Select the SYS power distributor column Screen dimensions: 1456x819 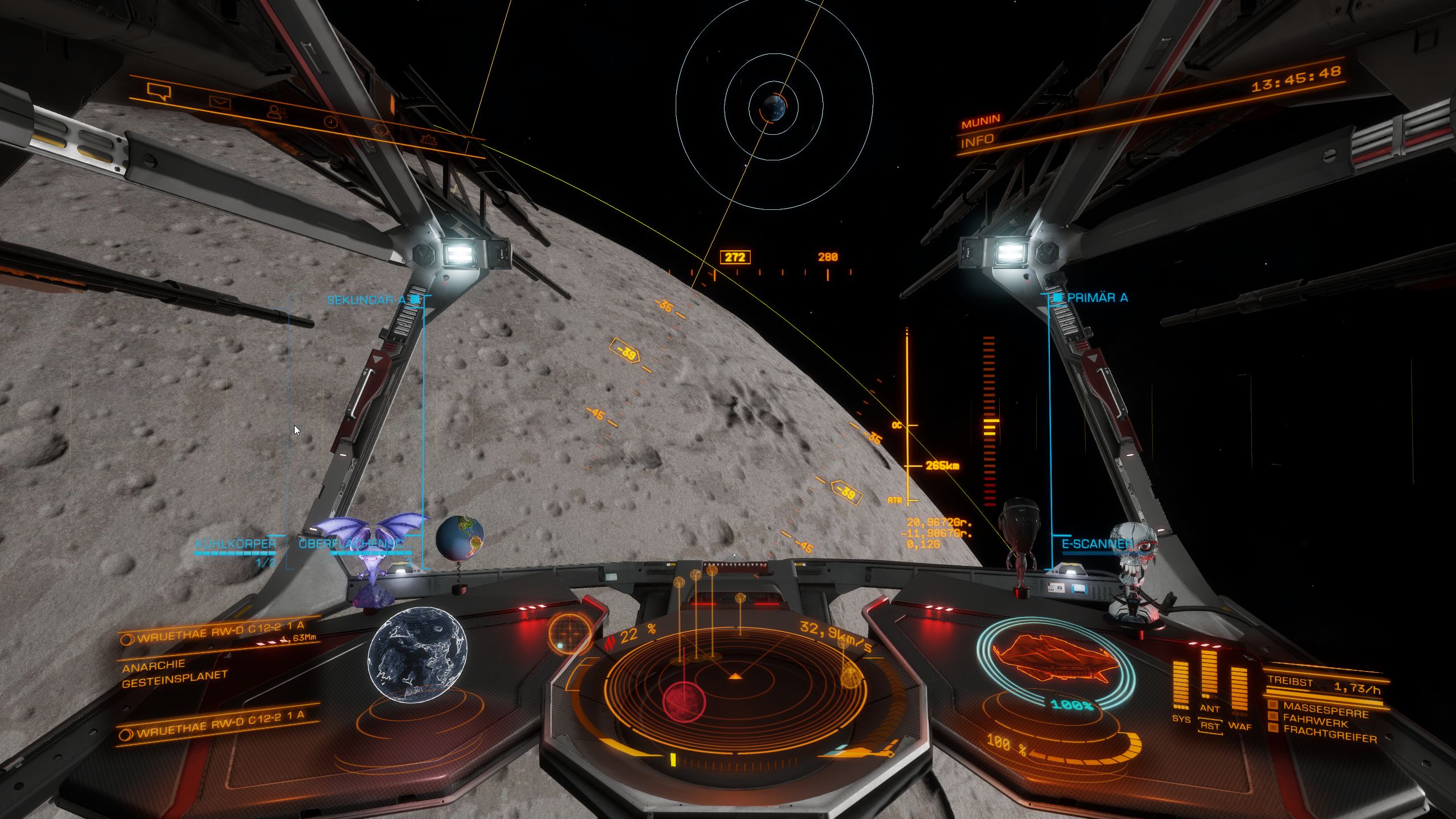pos(1181,686)
